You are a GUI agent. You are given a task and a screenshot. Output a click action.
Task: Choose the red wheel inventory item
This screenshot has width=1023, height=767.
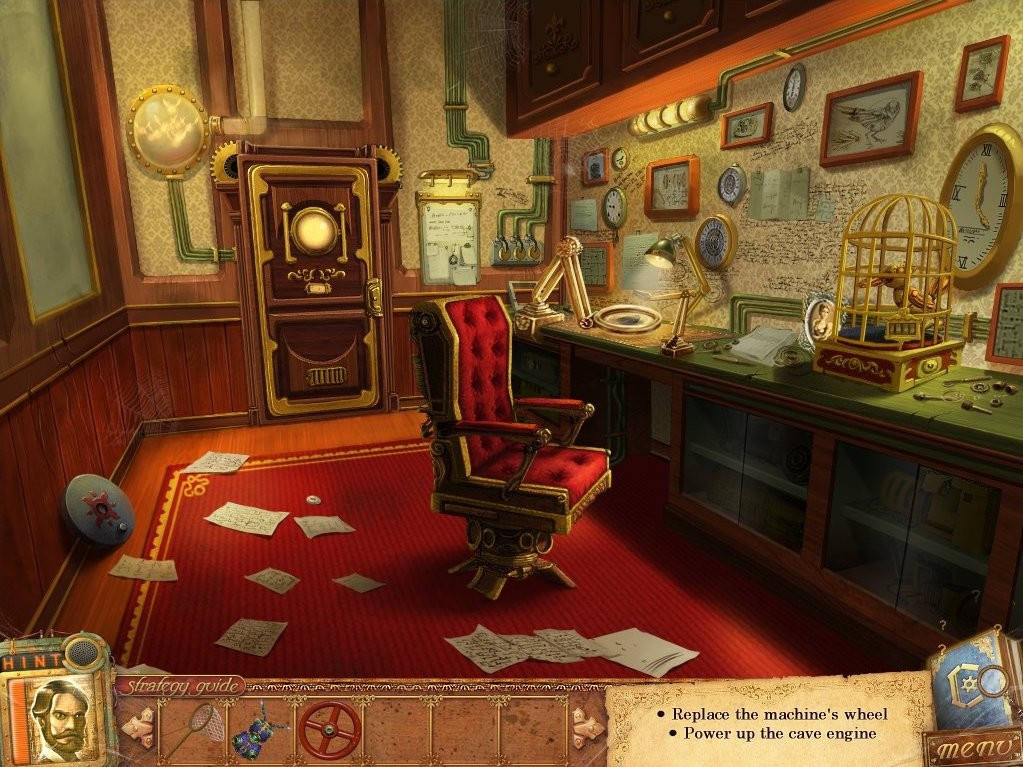click(x=330, y=729)
